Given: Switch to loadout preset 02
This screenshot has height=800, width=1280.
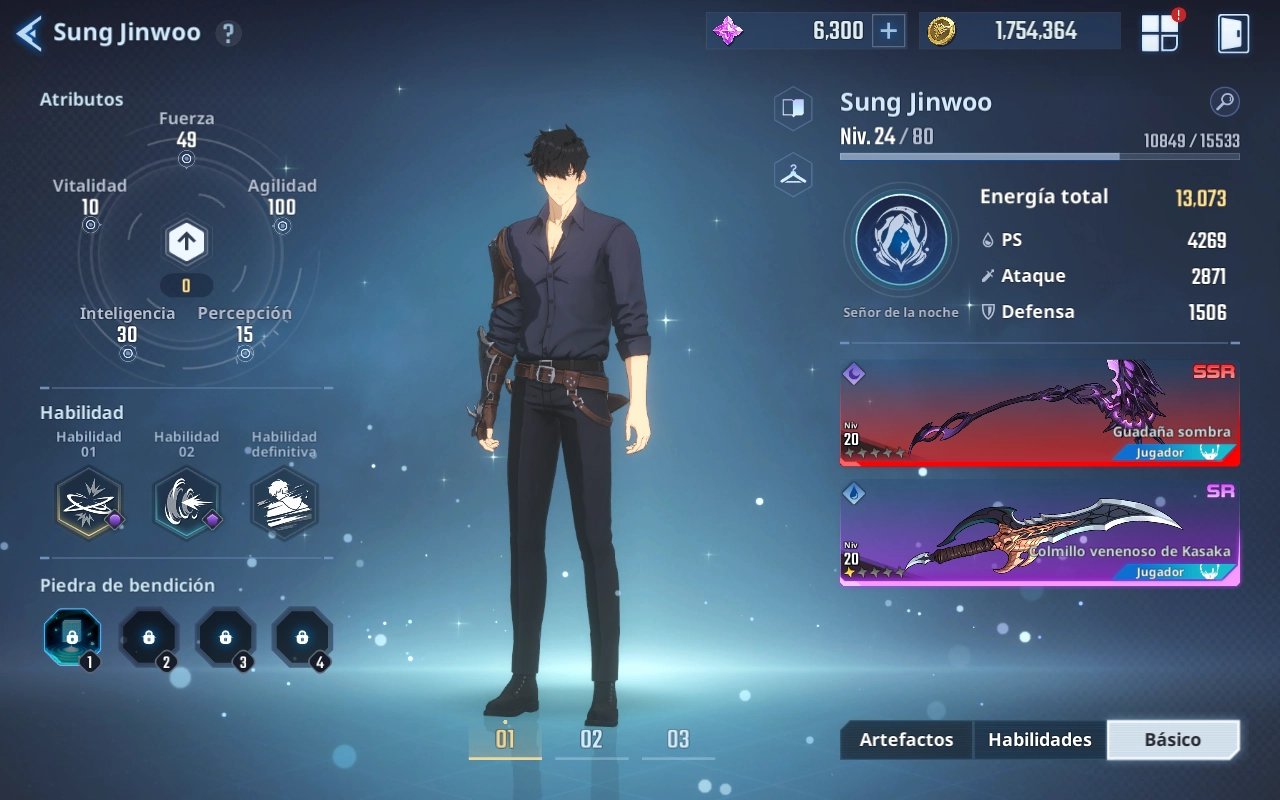Looking at the screenshot, I should [x=592, y=740].
